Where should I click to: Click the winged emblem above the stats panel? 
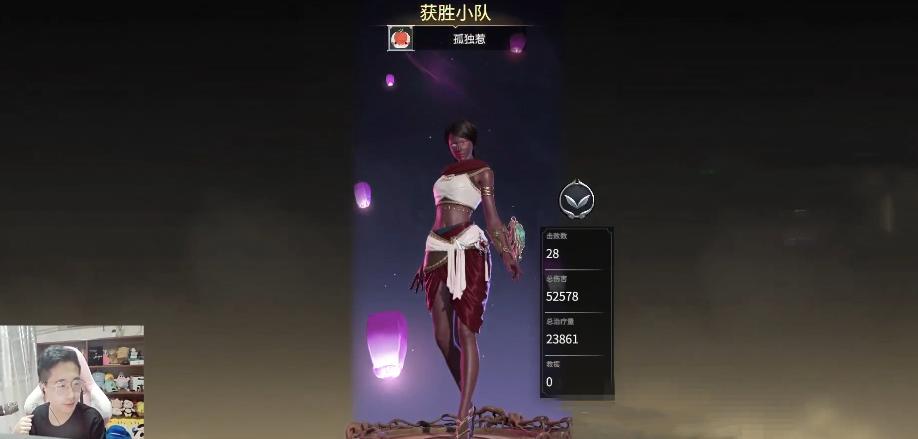point(576,200)
